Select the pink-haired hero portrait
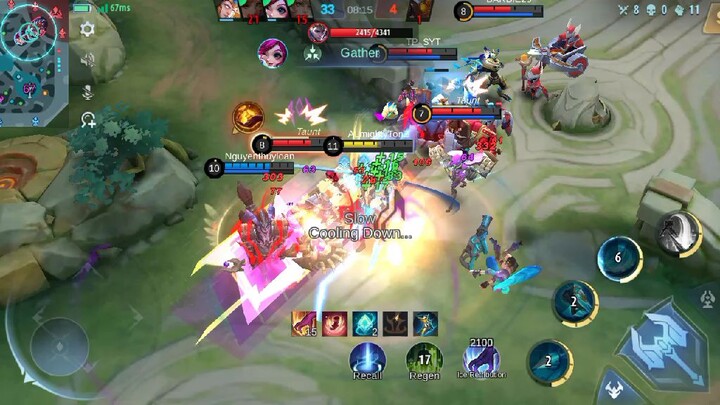 [x=271, y=51]
